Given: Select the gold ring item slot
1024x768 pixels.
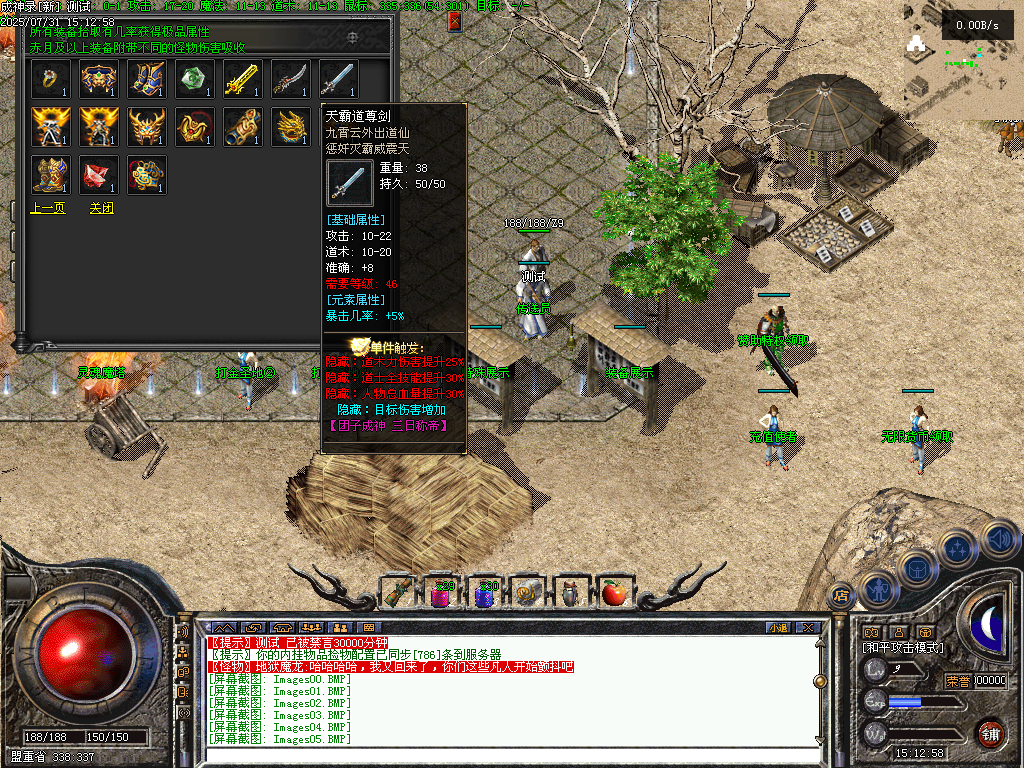Looking at the screenshot, I should point(49,79).
